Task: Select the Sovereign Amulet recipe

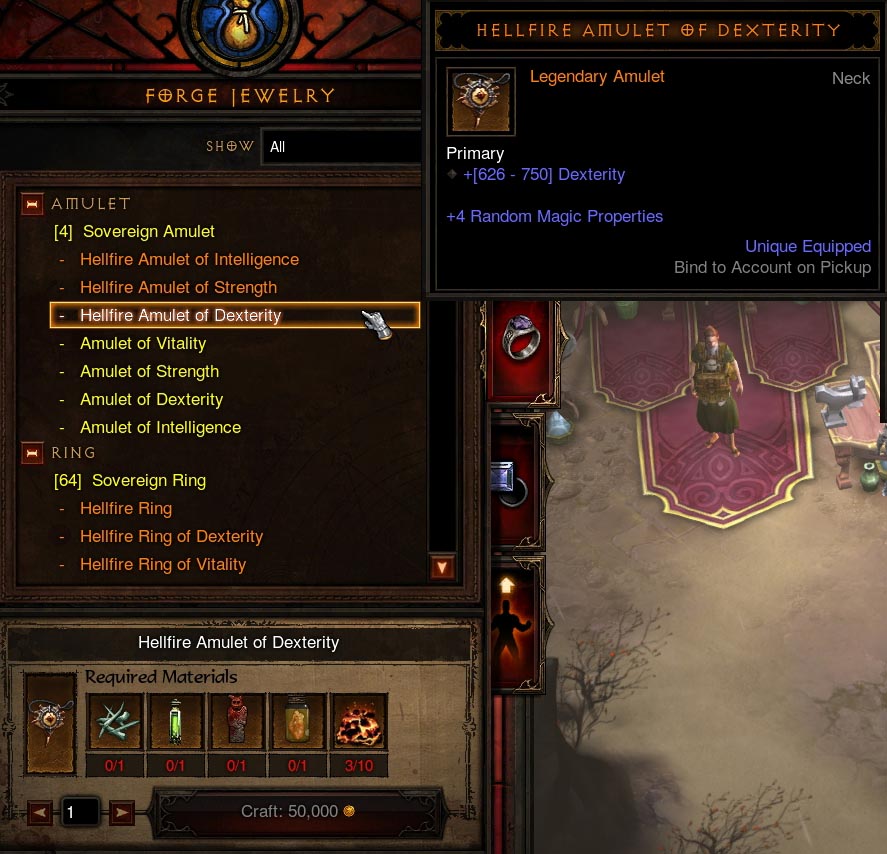Action: [148, 232]
